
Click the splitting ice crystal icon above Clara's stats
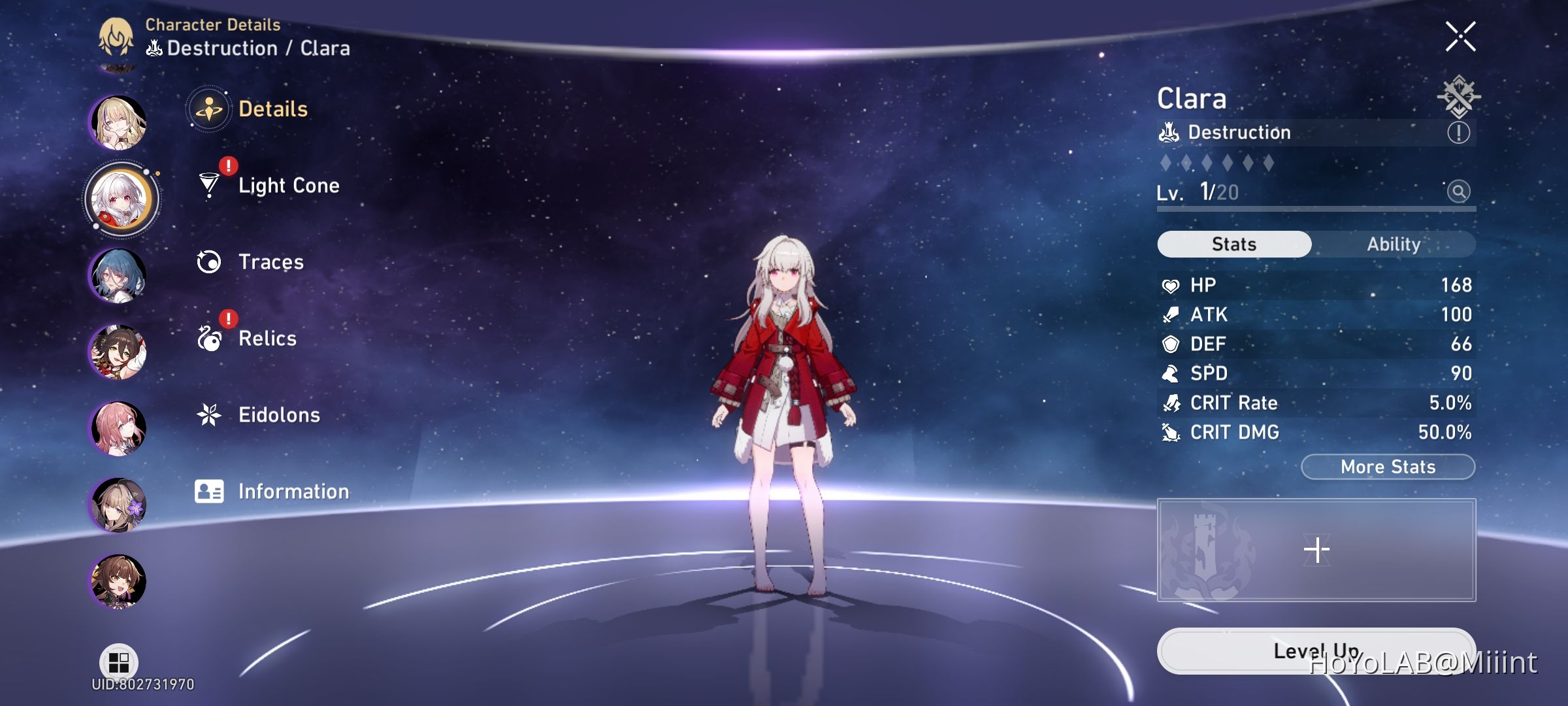pos(1460,98)
